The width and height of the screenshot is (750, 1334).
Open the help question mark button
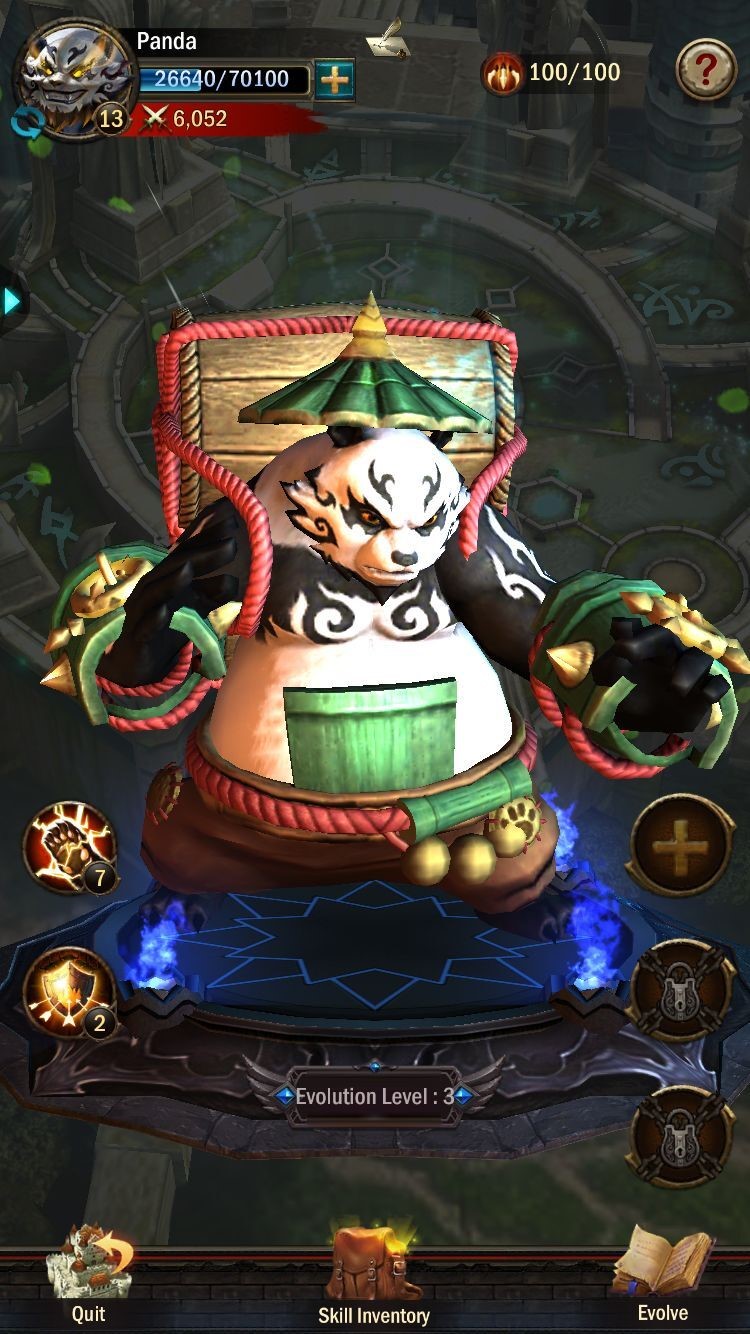pos(706,69)
